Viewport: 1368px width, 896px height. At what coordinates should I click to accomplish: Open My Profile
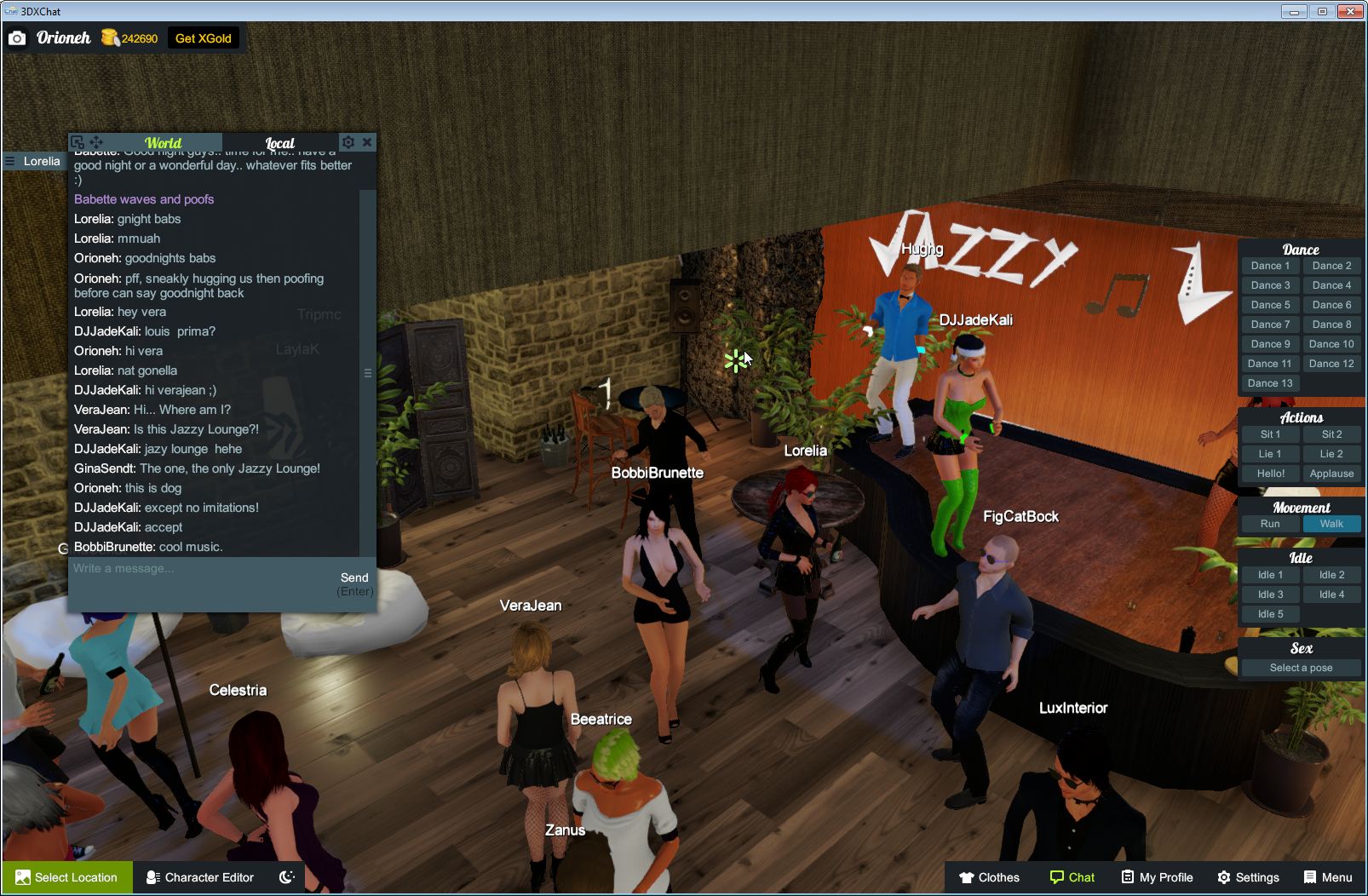point(1156,877)
